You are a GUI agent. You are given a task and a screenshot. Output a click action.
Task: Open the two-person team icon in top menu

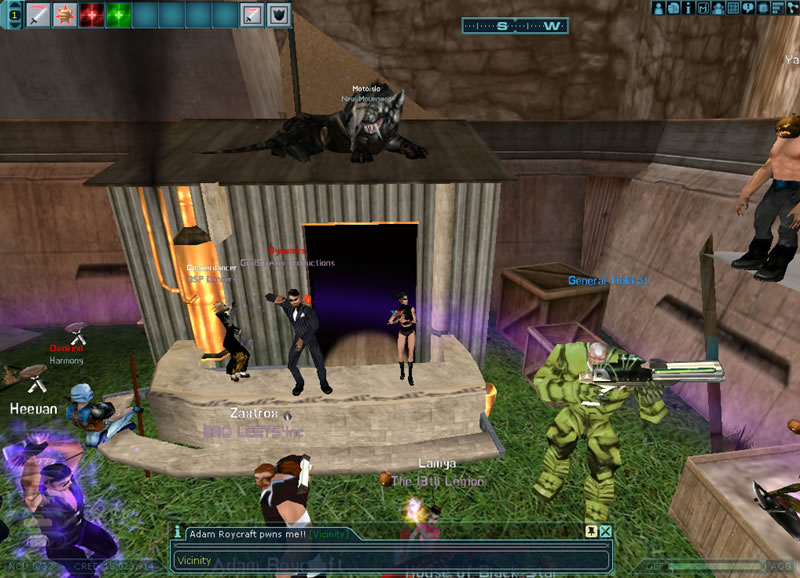pyautogui.click(x=719, y=8)
